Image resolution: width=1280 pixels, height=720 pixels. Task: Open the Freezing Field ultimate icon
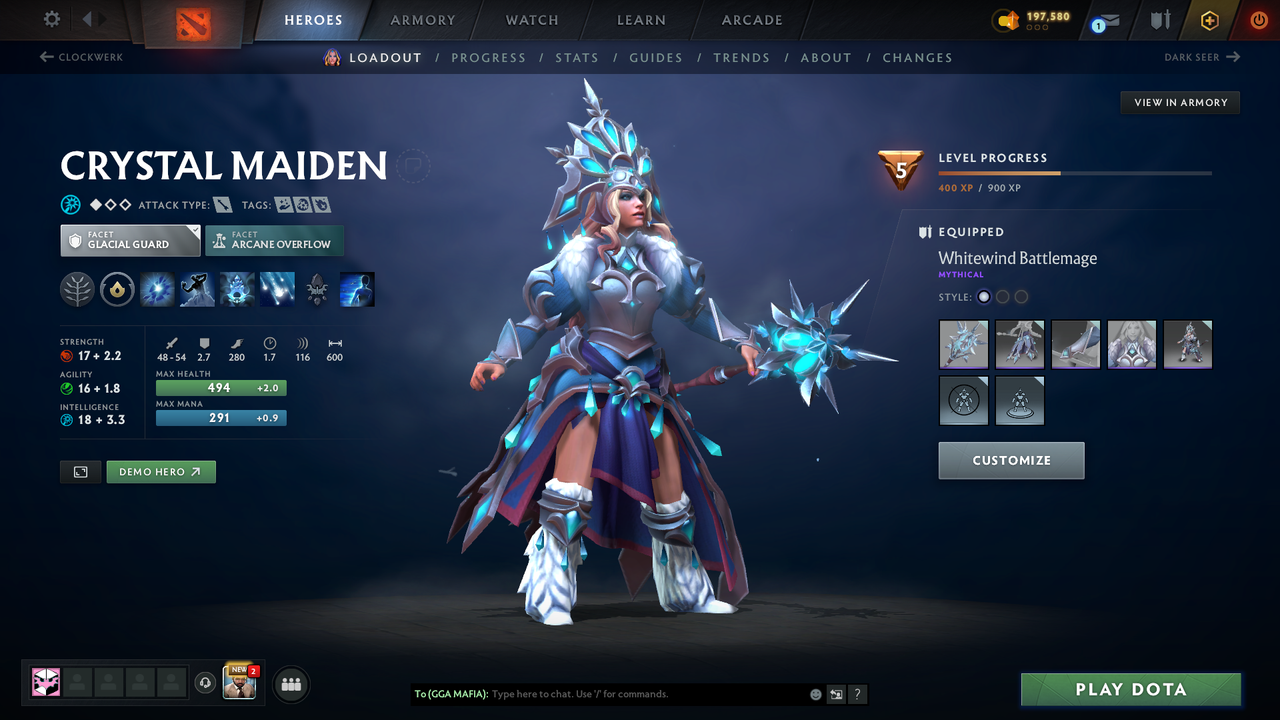point(277,289)
